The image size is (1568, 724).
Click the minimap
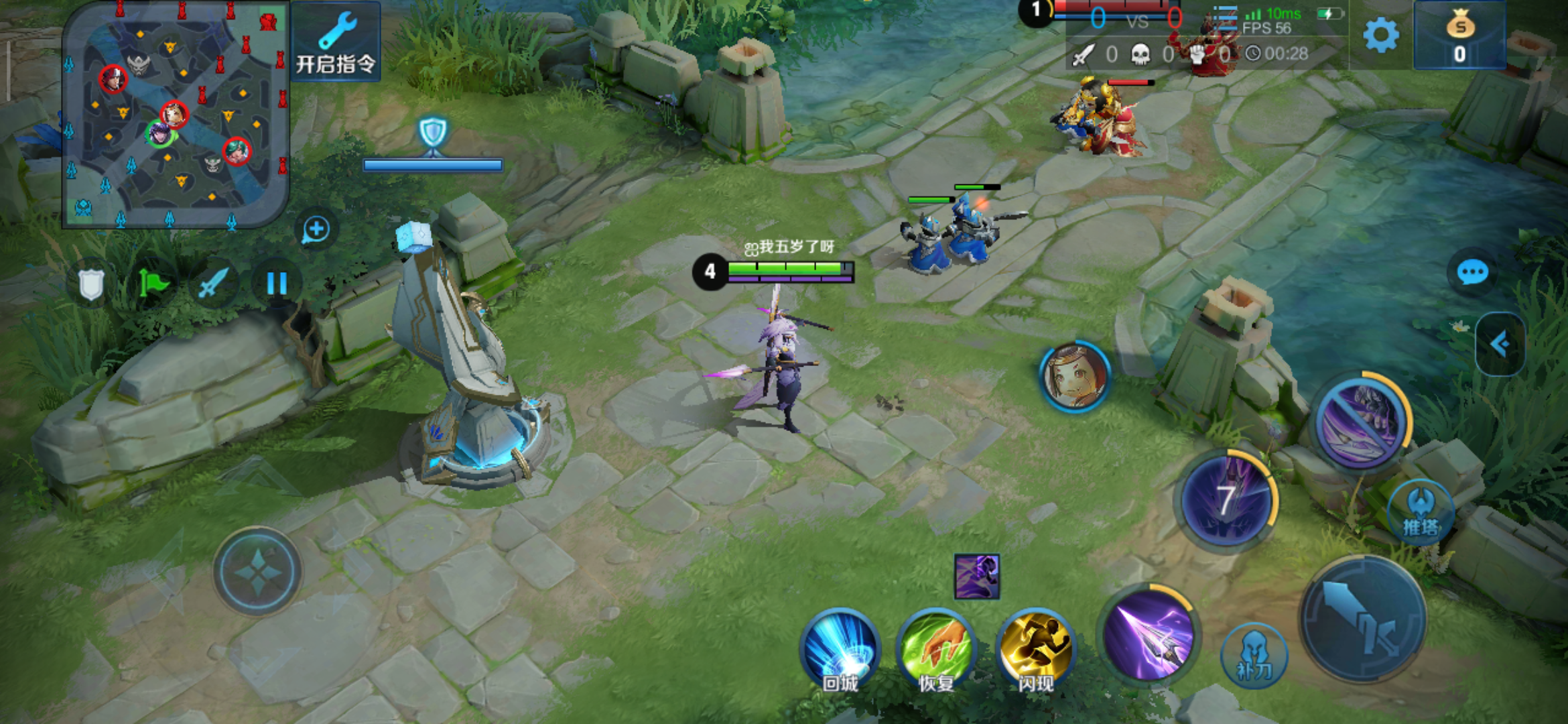(x=176, y=115)
